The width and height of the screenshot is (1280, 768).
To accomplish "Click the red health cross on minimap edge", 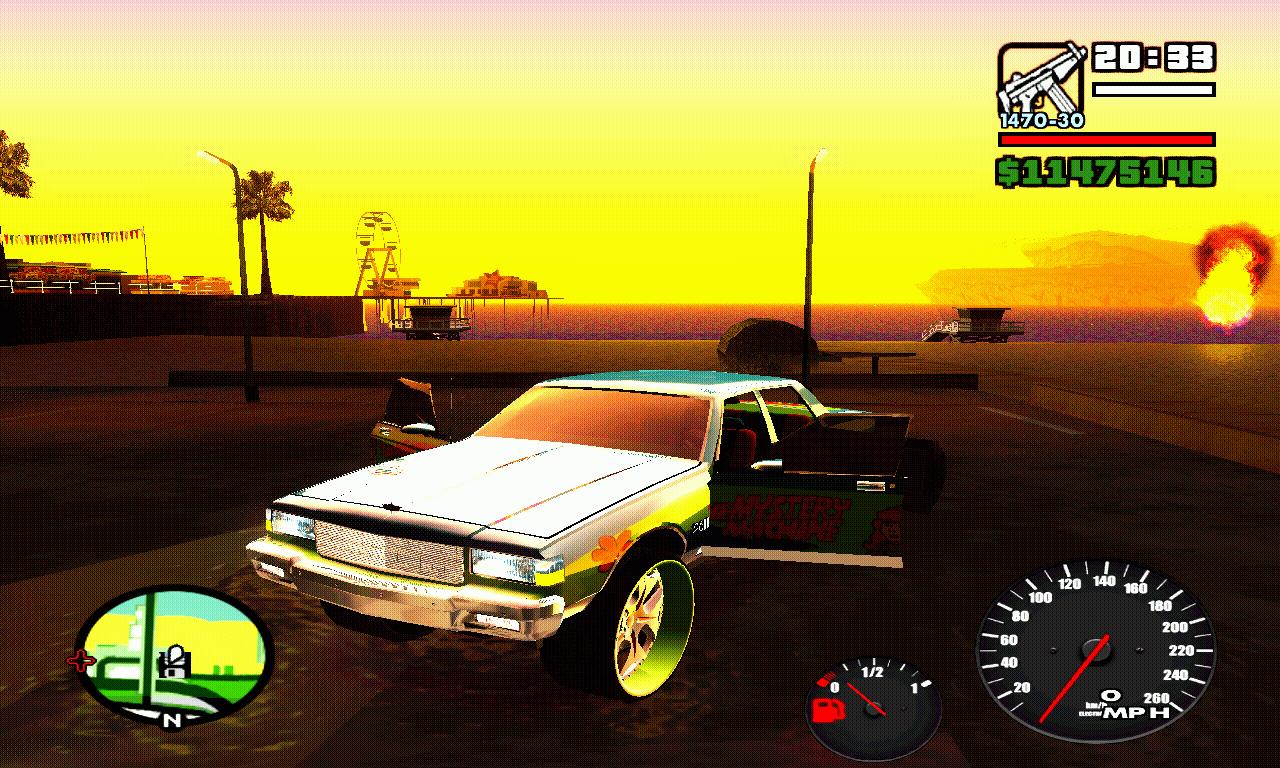I will 80,660.
